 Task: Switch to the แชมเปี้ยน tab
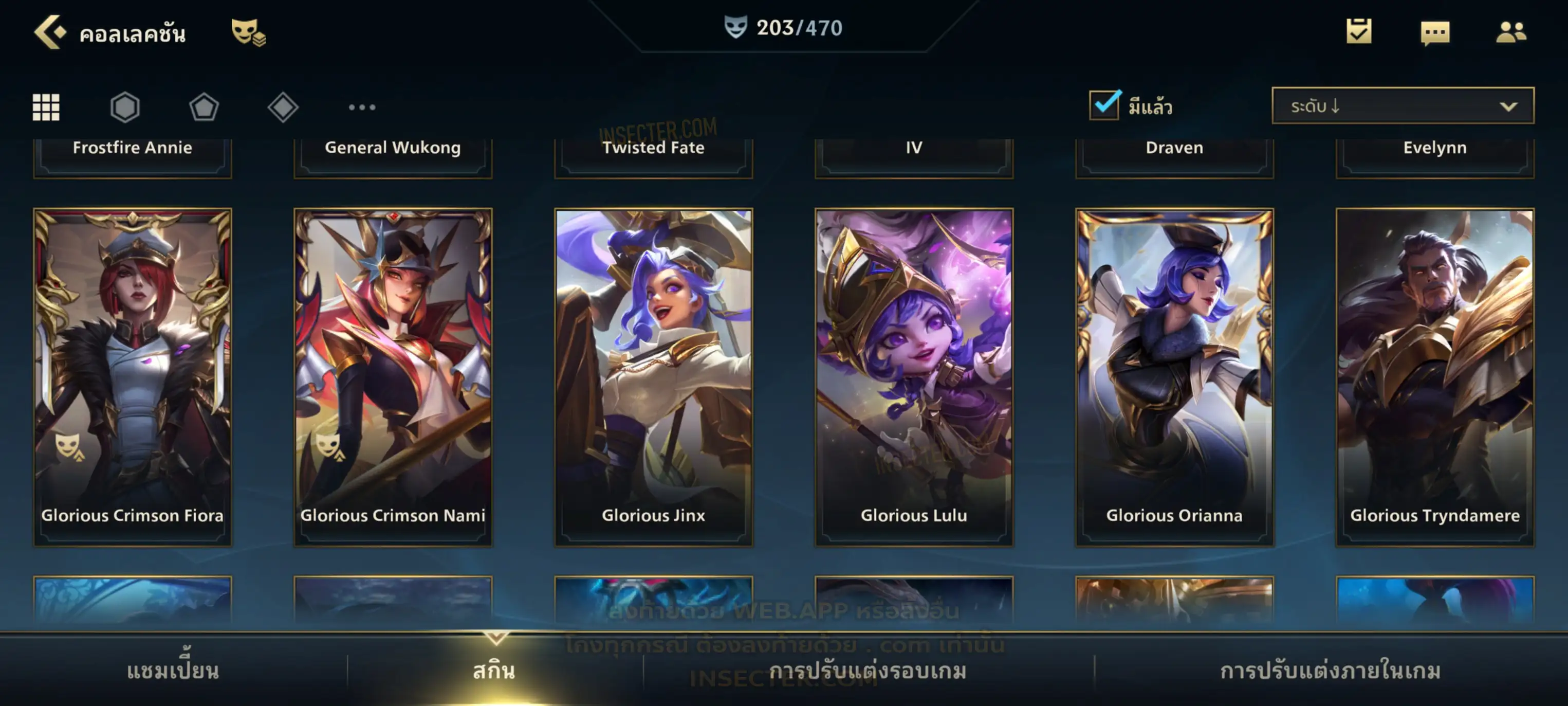point(173,671)
